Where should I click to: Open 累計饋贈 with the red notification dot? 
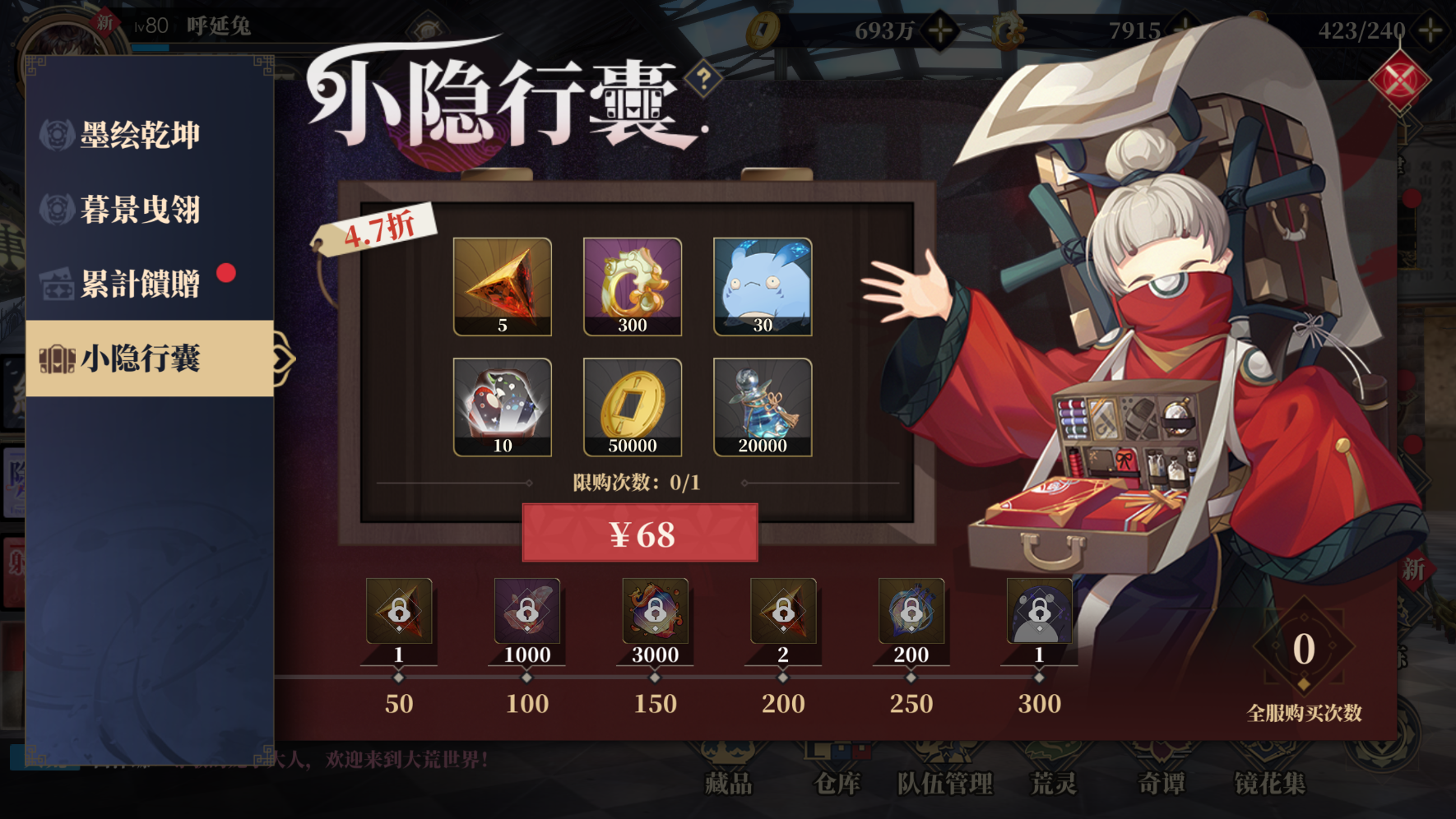[144, 283]
